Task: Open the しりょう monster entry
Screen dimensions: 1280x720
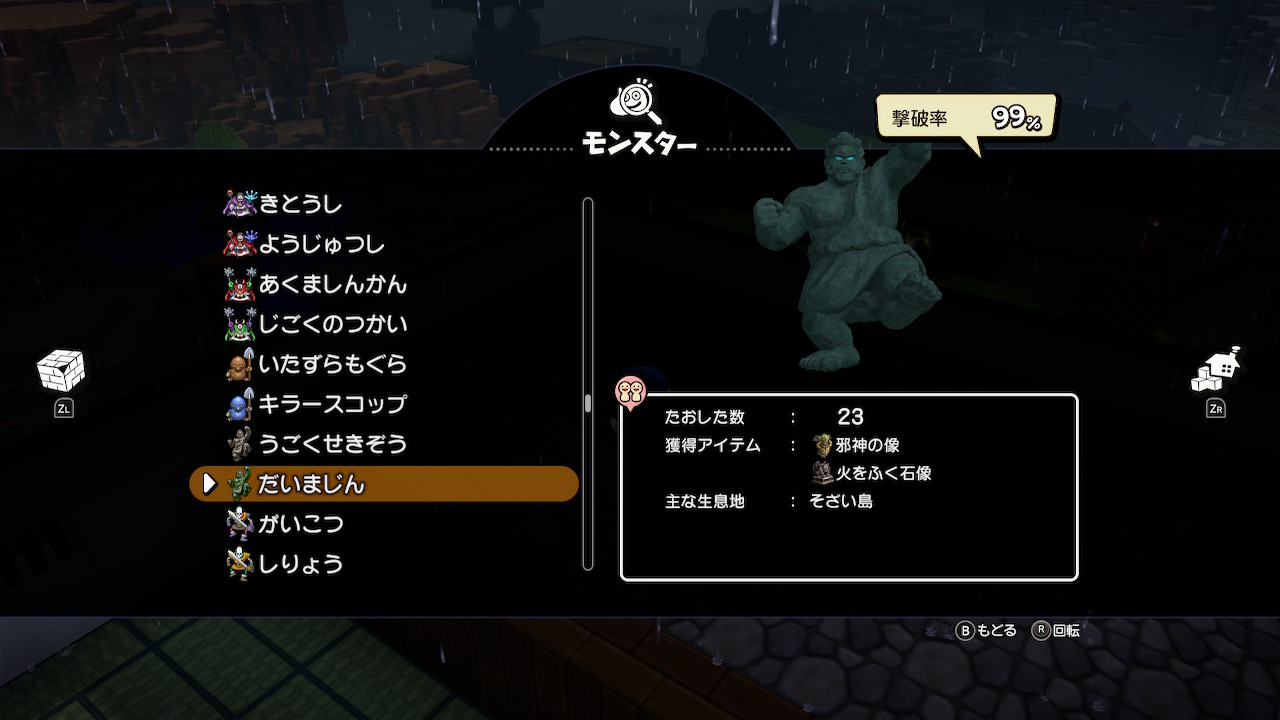Action: click(300, 564)
